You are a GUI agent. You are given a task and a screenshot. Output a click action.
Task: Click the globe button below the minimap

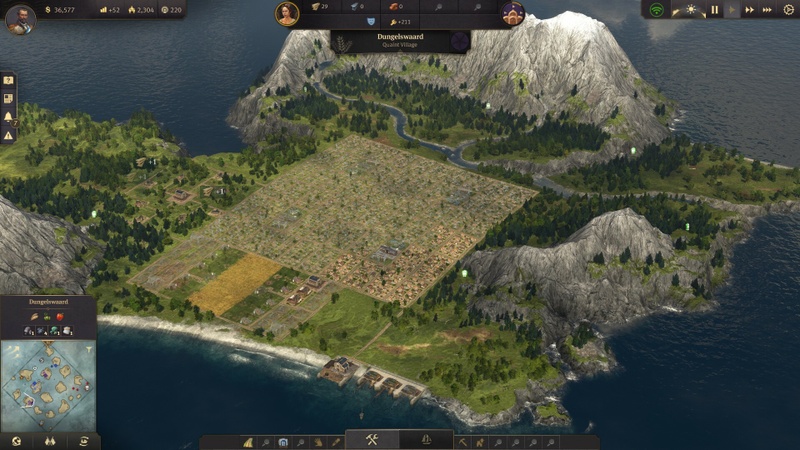click(x=15, y=441)
